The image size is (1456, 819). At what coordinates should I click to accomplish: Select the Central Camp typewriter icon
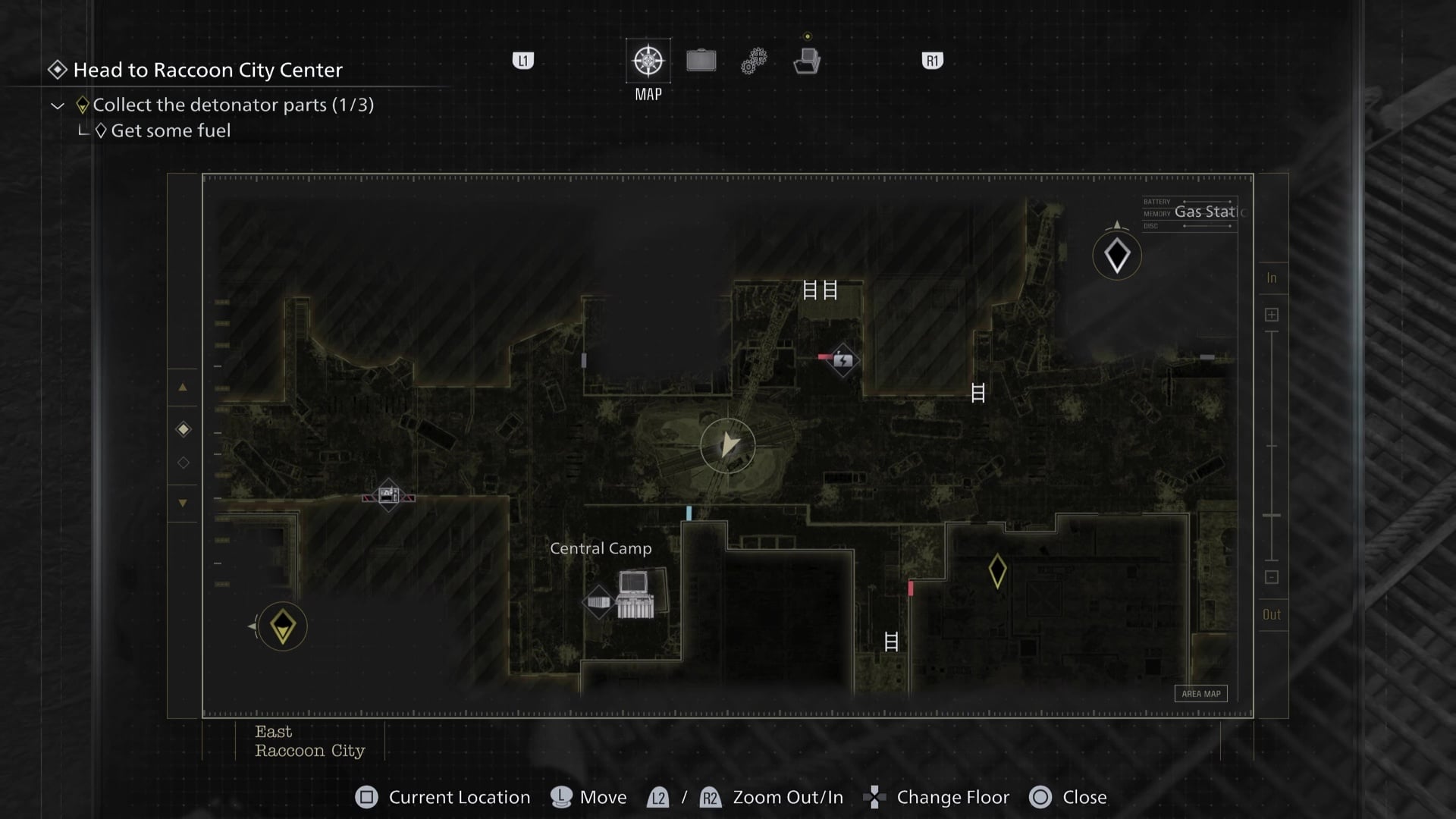tap(635, 595)
